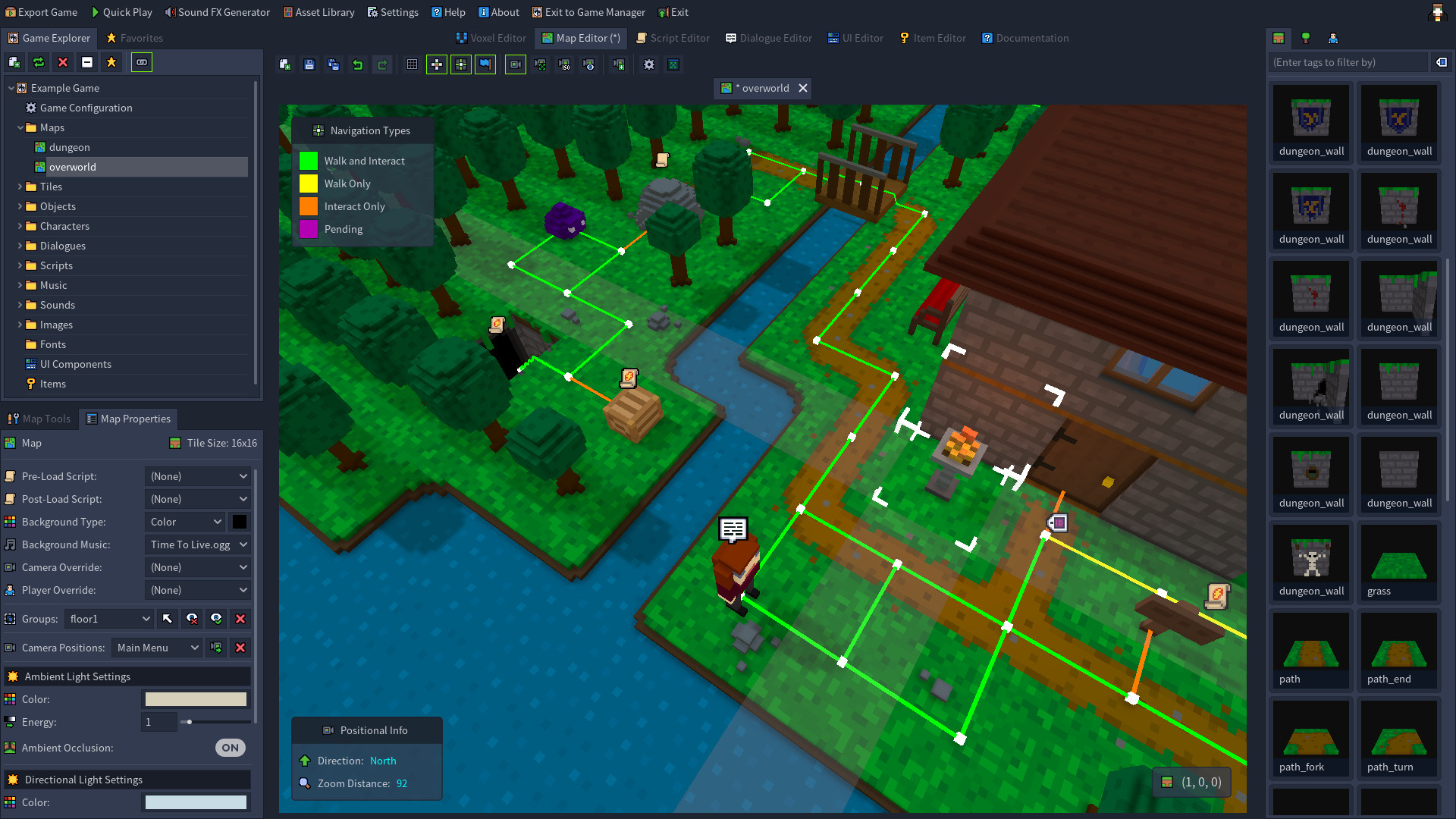Toggle Ambient Occlusion off
1456x819 pixels.
coord(229,748)
